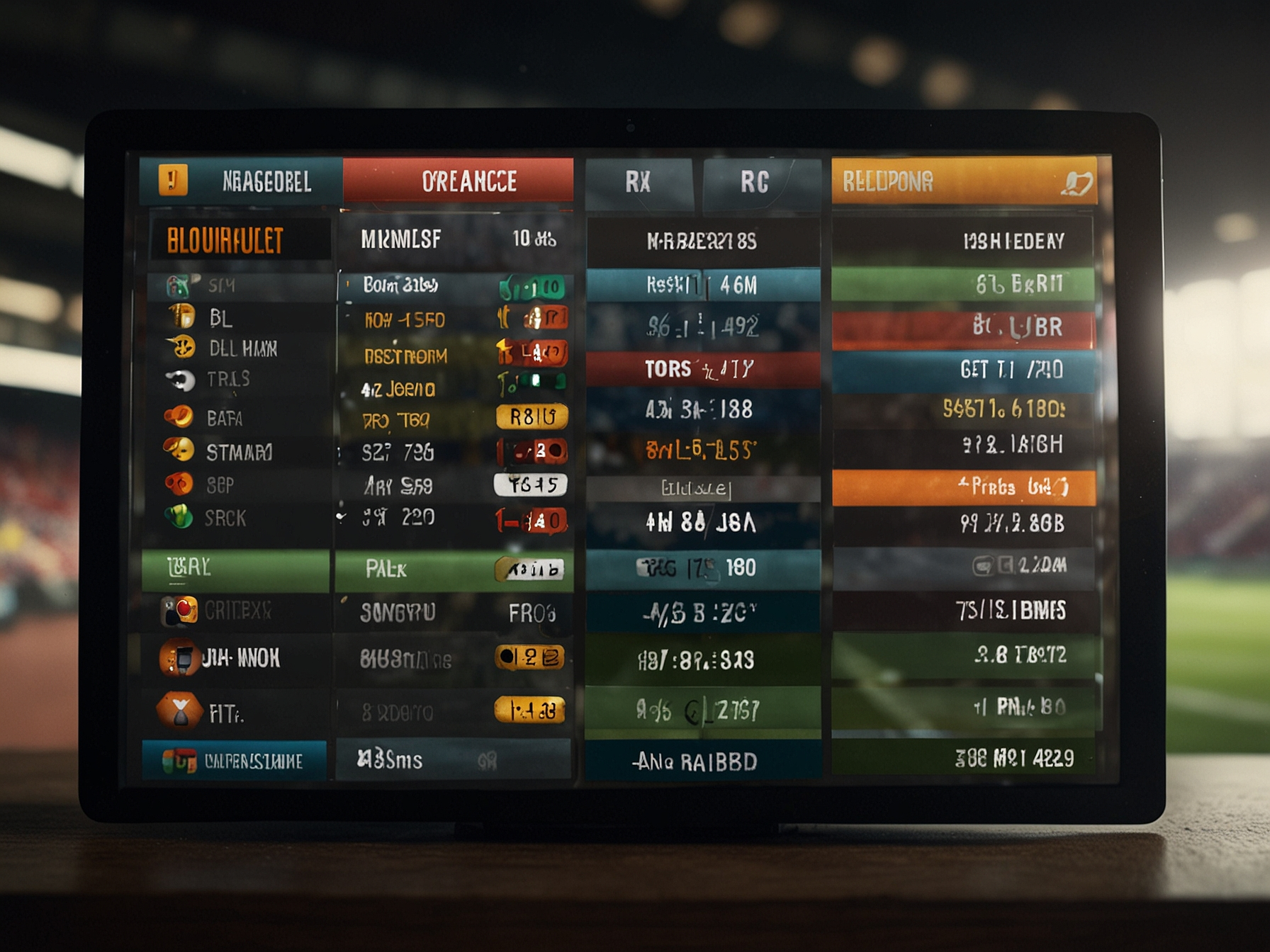
Task: Choose the BL row in the left list
Action: [220, 318]
